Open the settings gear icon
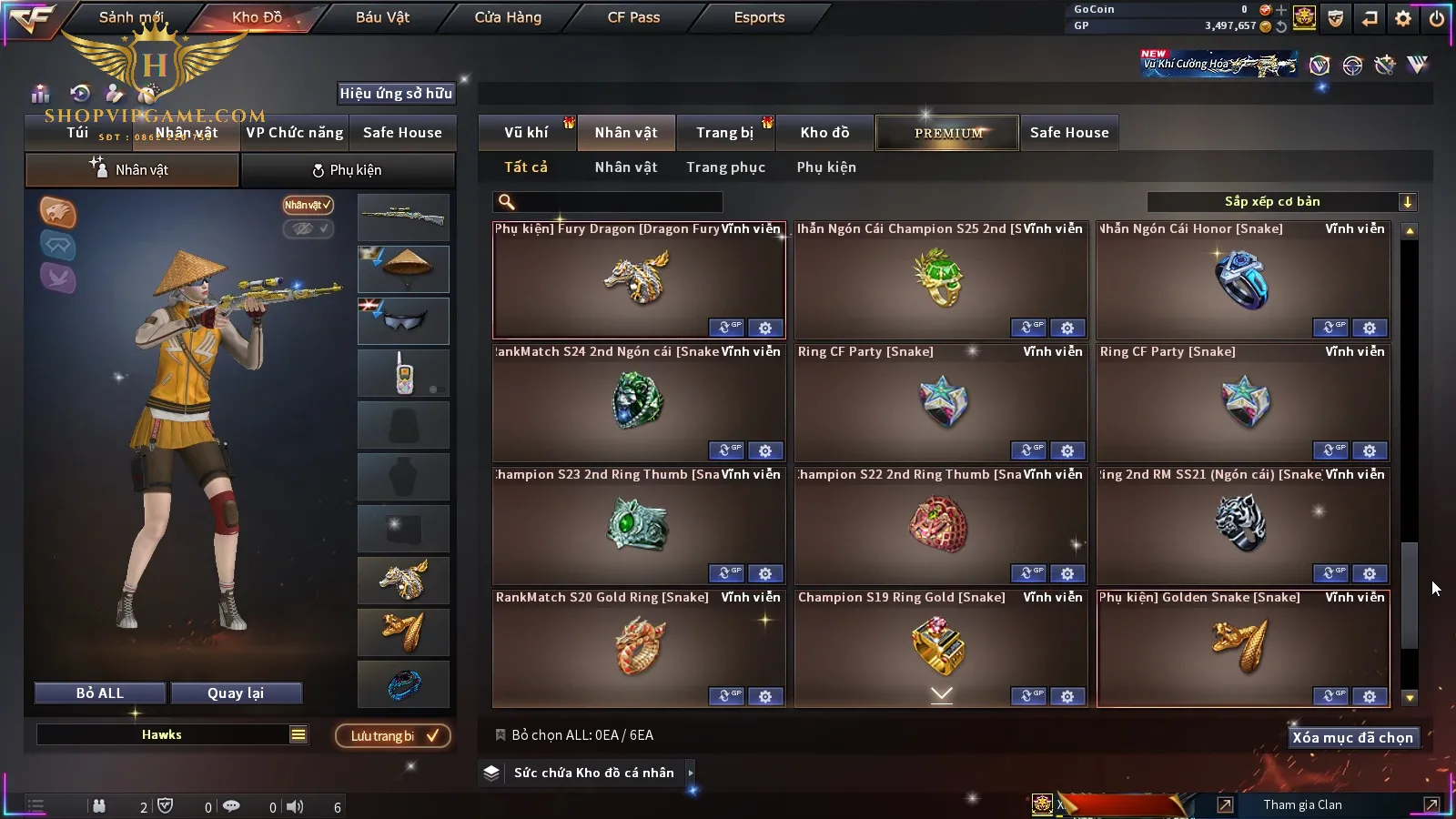Image resolution: width=1456 pixels, height=819 pixels. pyautogui.click(x=1403, y=18)
